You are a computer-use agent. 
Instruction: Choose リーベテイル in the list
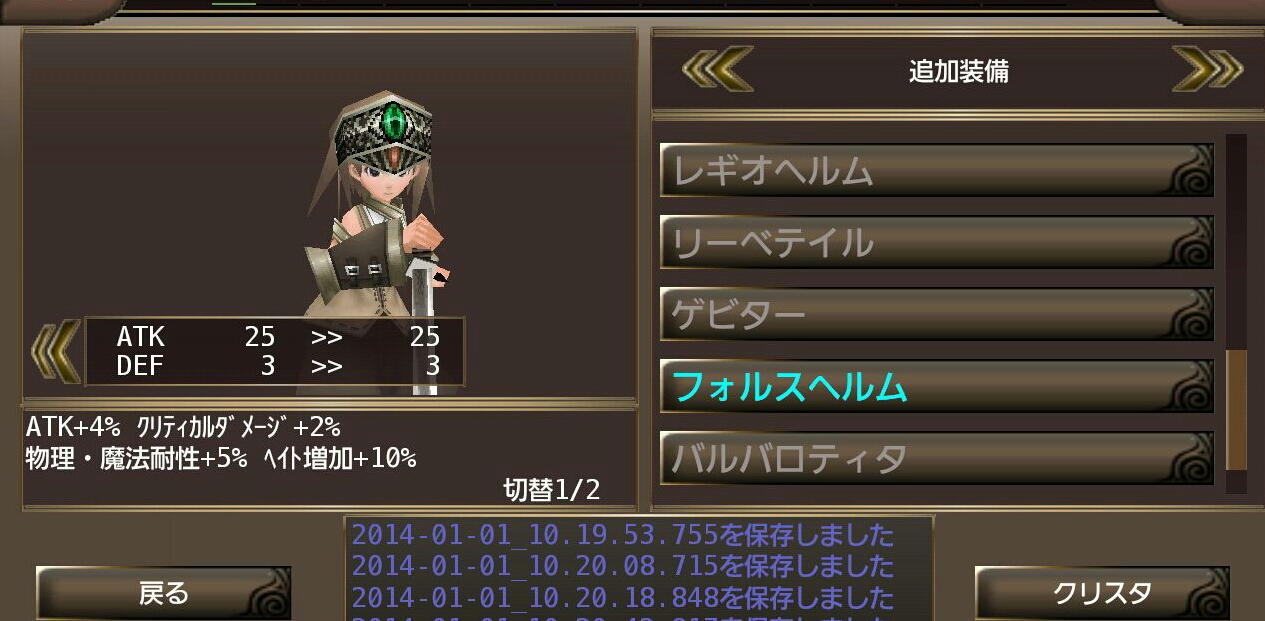coord(936,243)
